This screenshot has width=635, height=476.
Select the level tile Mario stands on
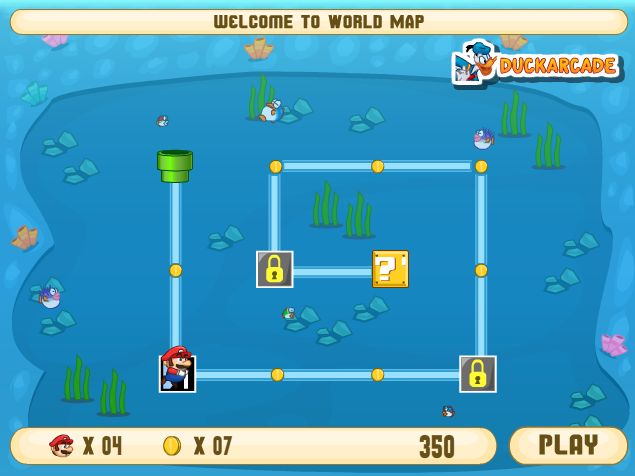177,373
